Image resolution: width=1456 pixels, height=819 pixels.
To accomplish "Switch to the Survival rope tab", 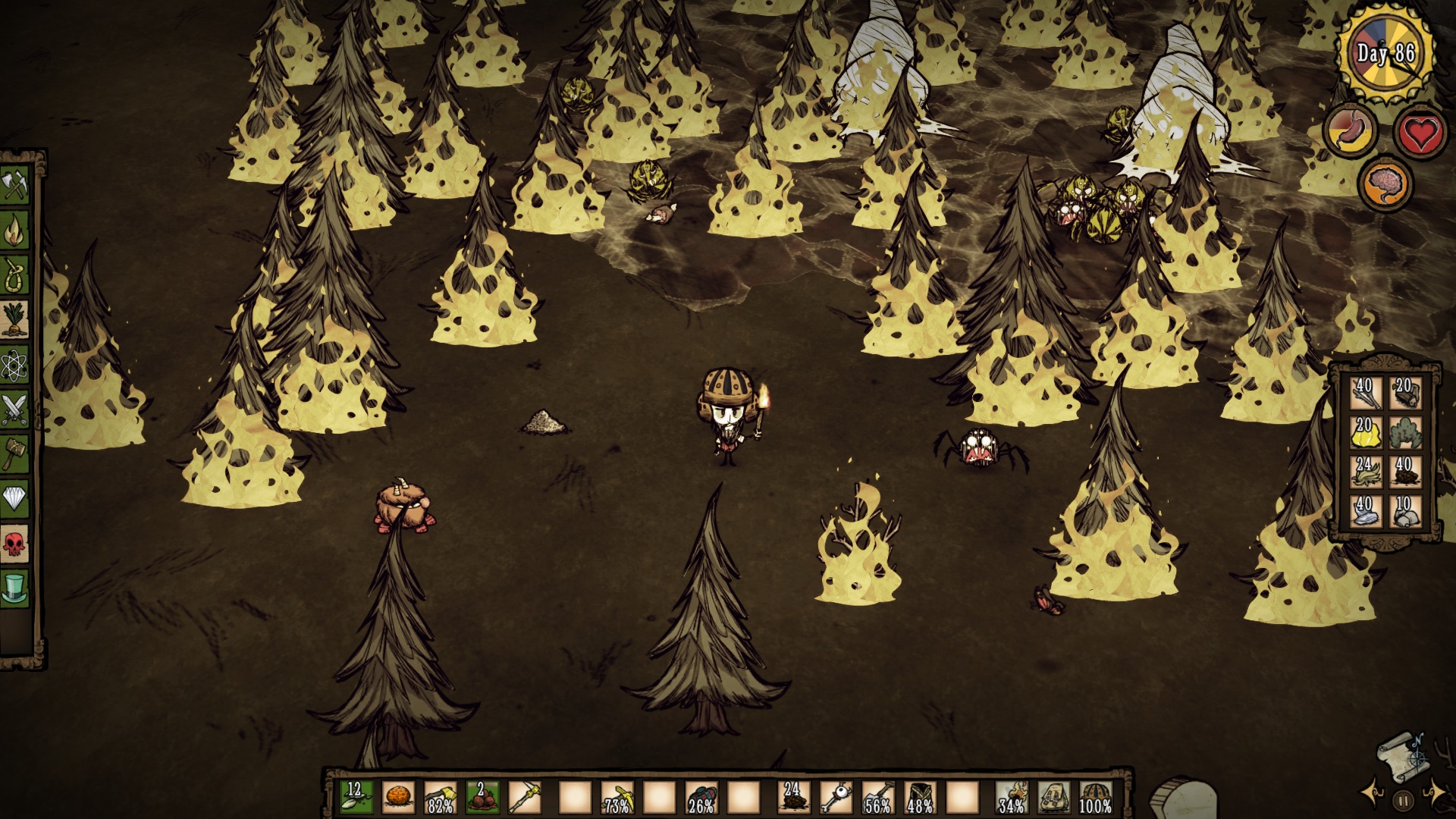I will [x=15, y=275].
